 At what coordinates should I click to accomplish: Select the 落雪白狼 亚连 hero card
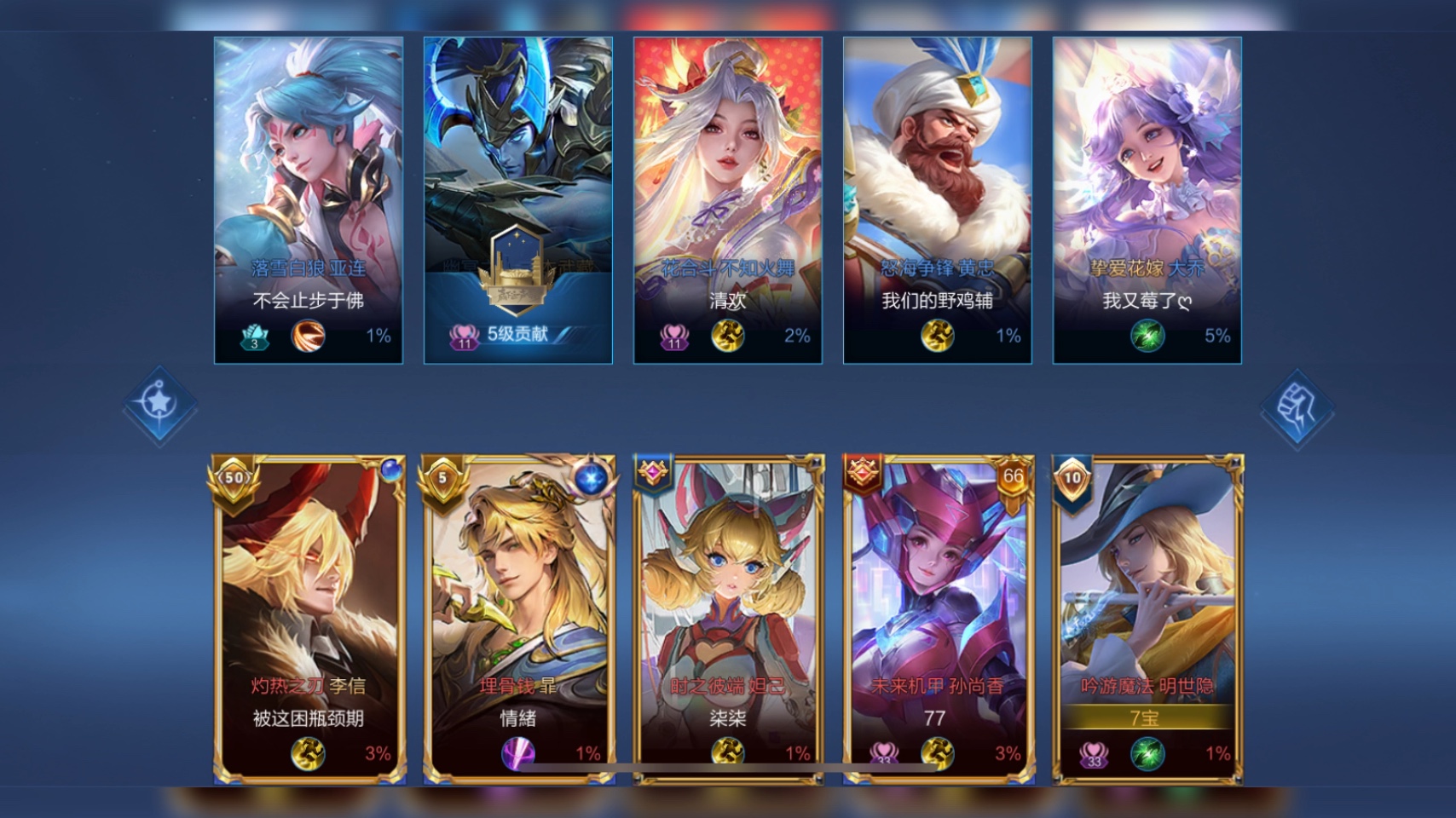(x=308, y=200)
